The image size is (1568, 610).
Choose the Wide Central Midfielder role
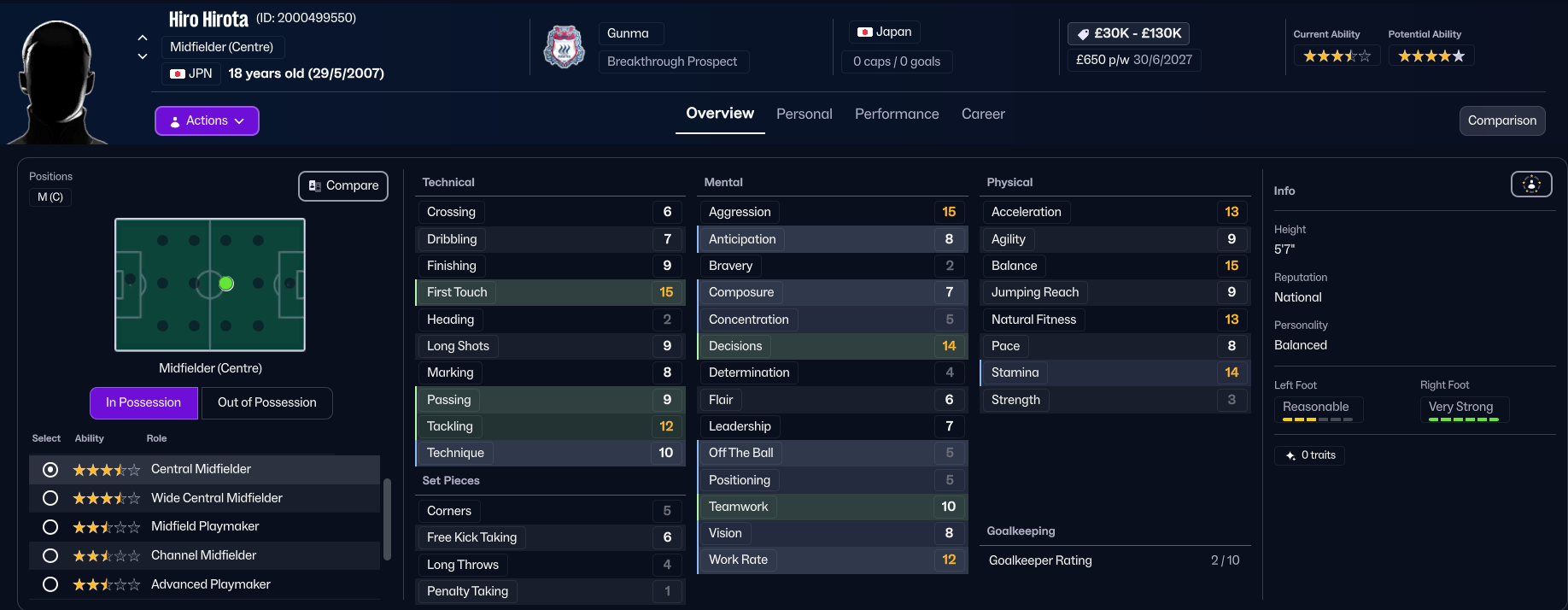50,498
